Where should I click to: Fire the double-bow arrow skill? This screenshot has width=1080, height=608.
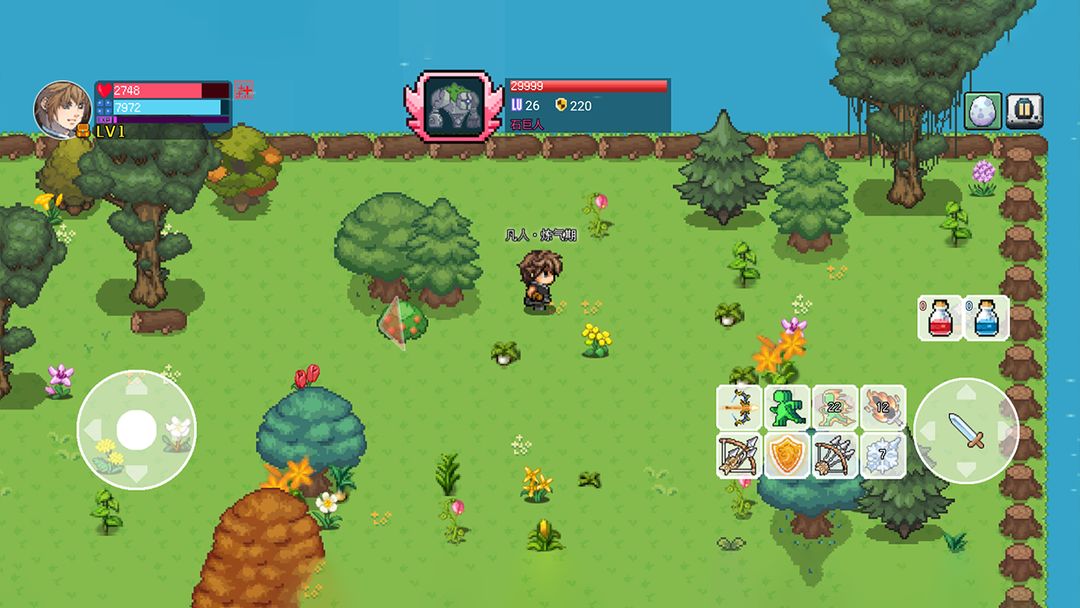tap(740, 407)
